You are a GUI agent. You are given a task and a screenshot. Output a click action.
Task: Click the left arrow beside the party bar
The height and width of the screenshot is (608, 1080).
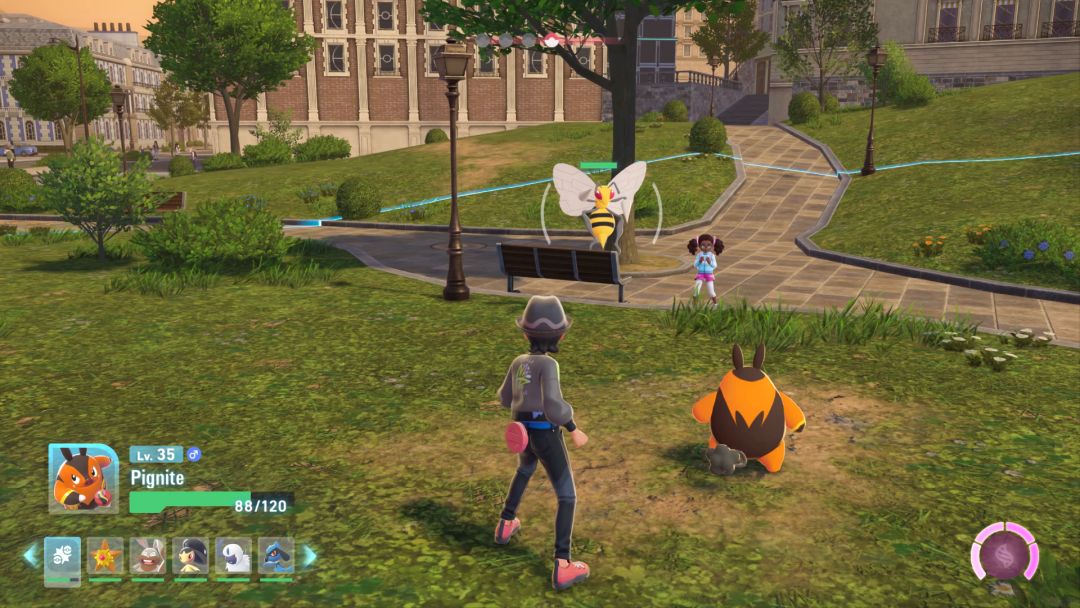tap(30, 555)
